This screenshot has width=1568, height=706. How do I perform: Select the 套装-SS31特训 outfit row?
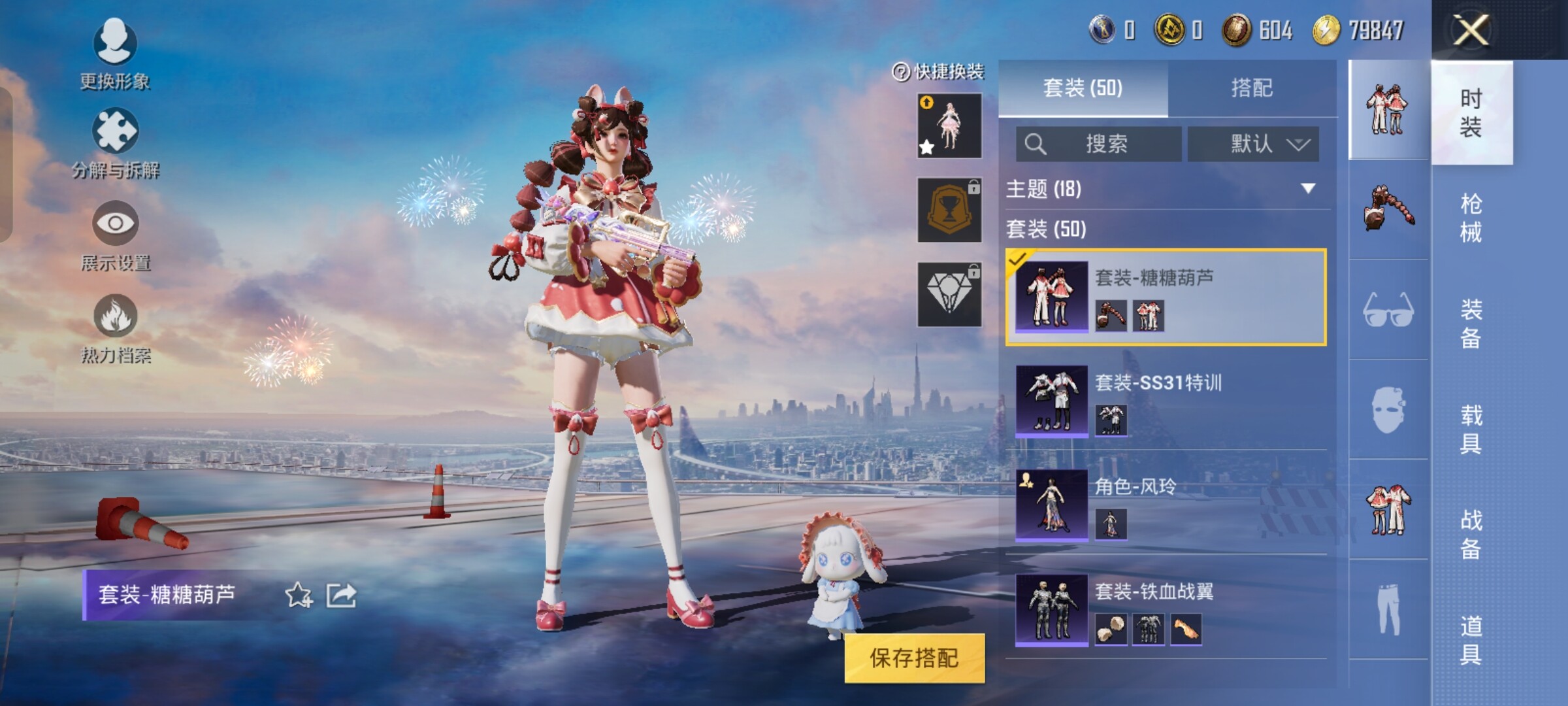tap(1166, 400)
